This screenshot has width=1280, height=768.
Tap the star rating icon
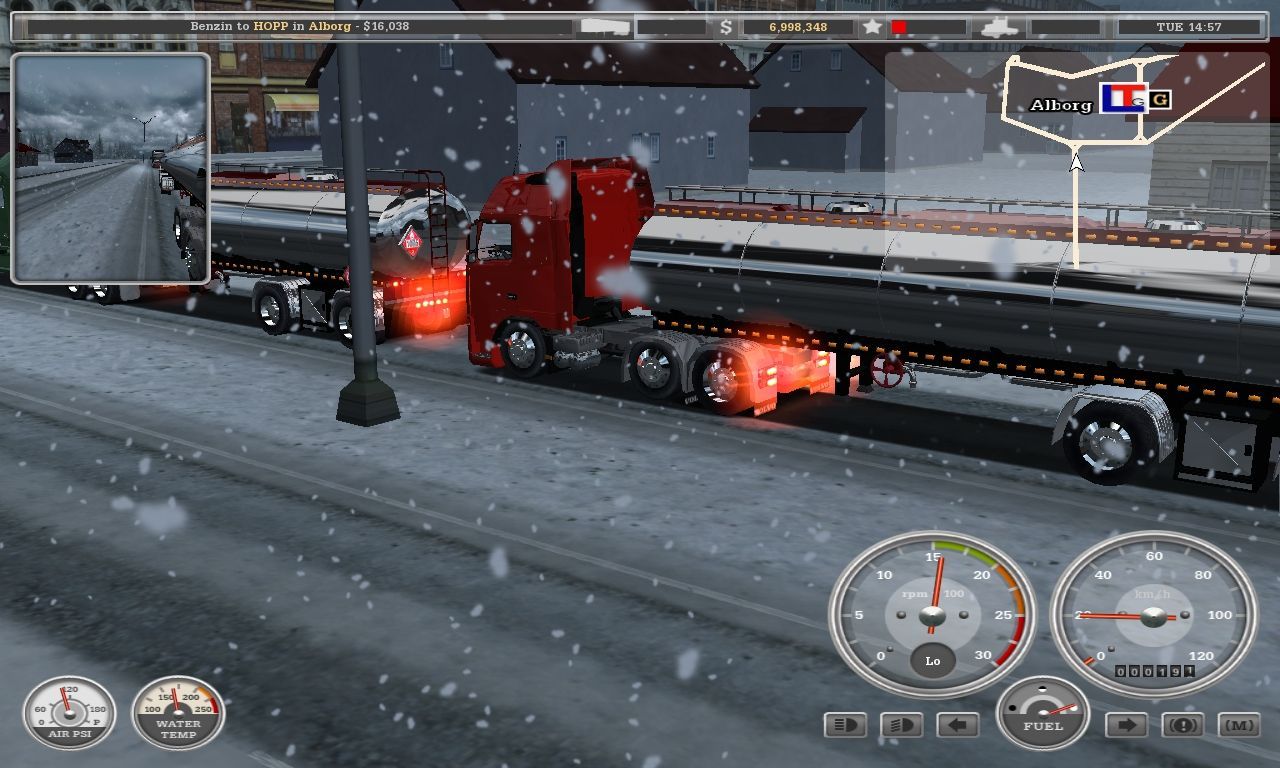coord(872,29)
